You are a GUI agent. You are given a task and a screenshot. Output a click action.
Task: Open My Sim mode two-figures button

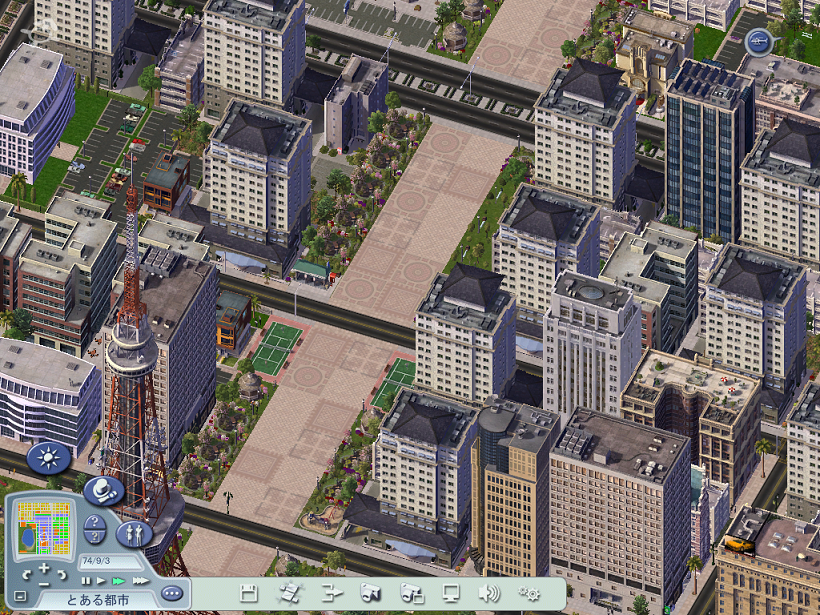tap(133, 532)
